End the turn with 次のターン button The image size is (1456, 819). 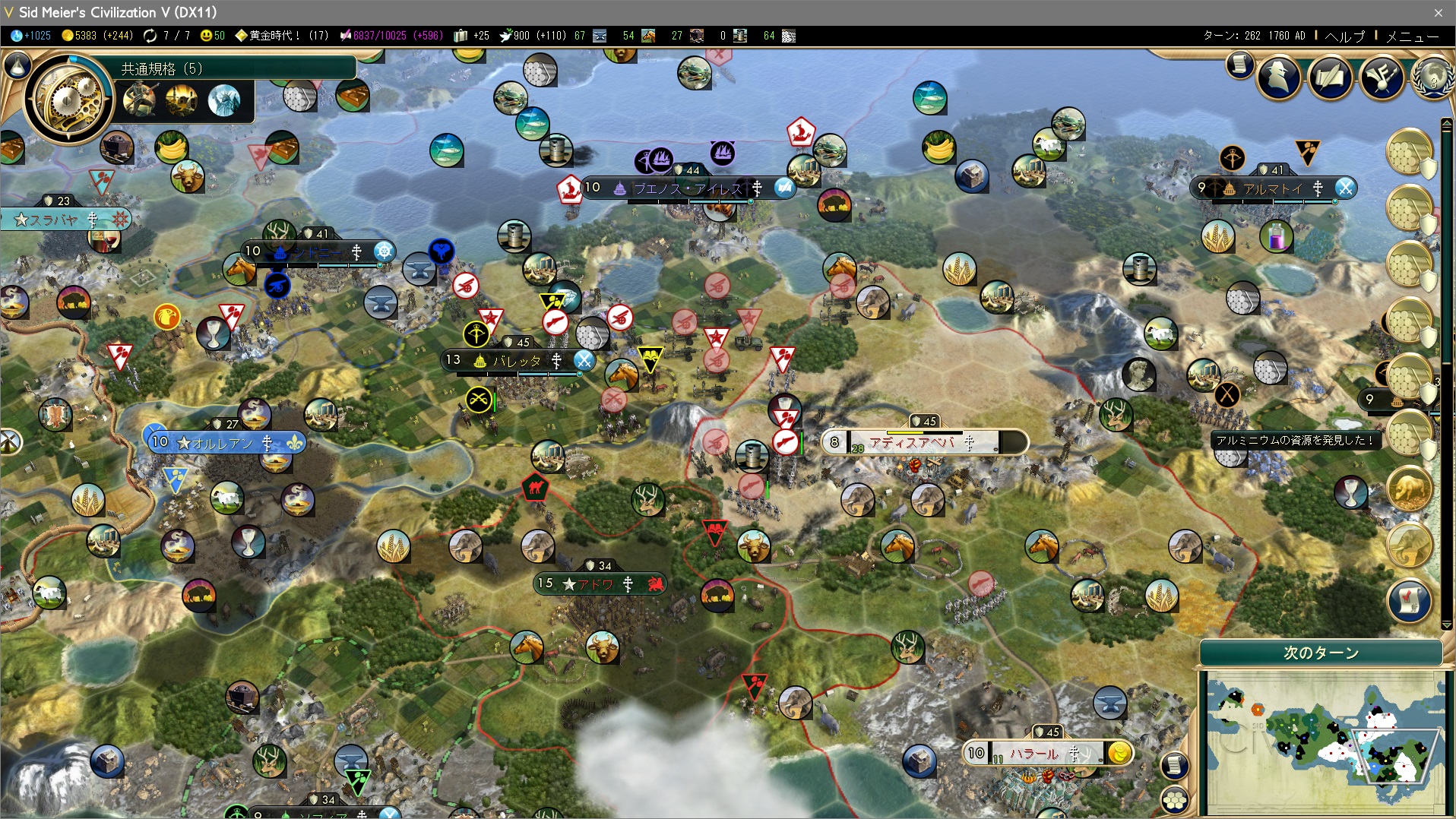[x=1321, y=653]
